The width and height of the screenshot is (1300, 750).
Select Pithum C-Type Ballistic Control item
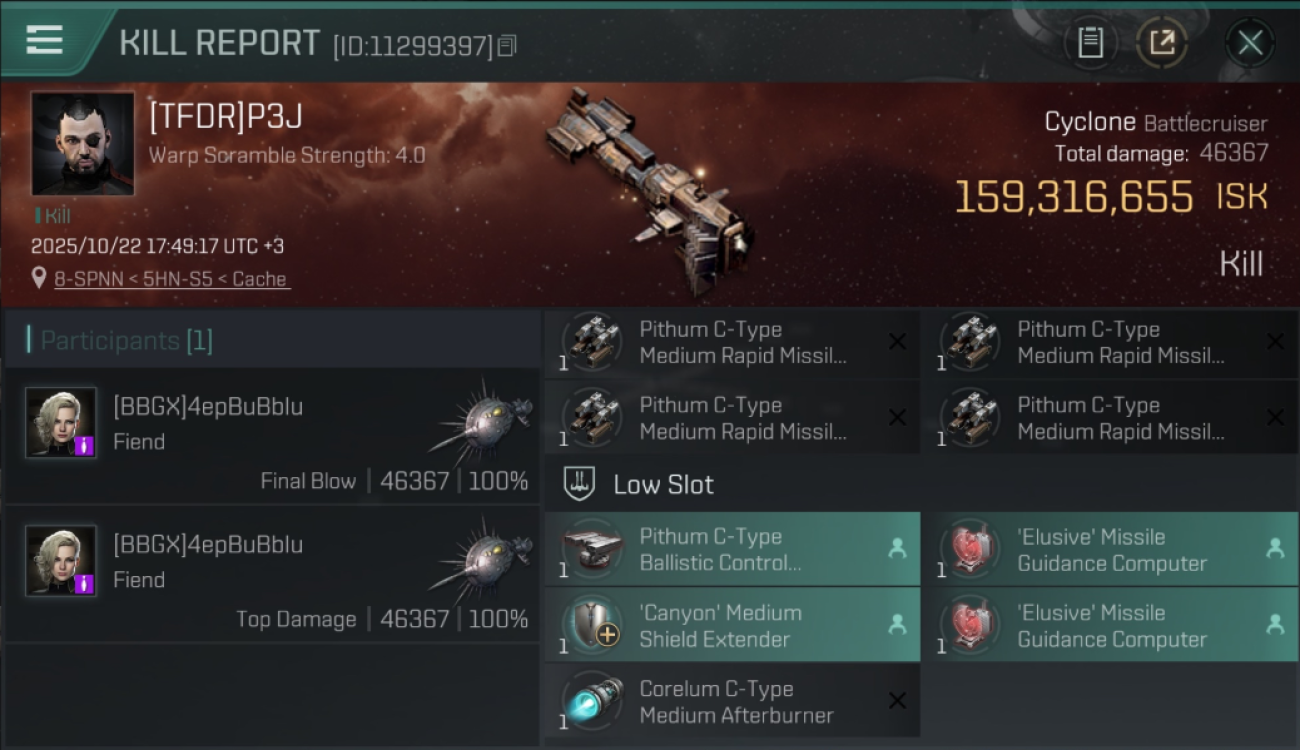click(x=731, y=549)
